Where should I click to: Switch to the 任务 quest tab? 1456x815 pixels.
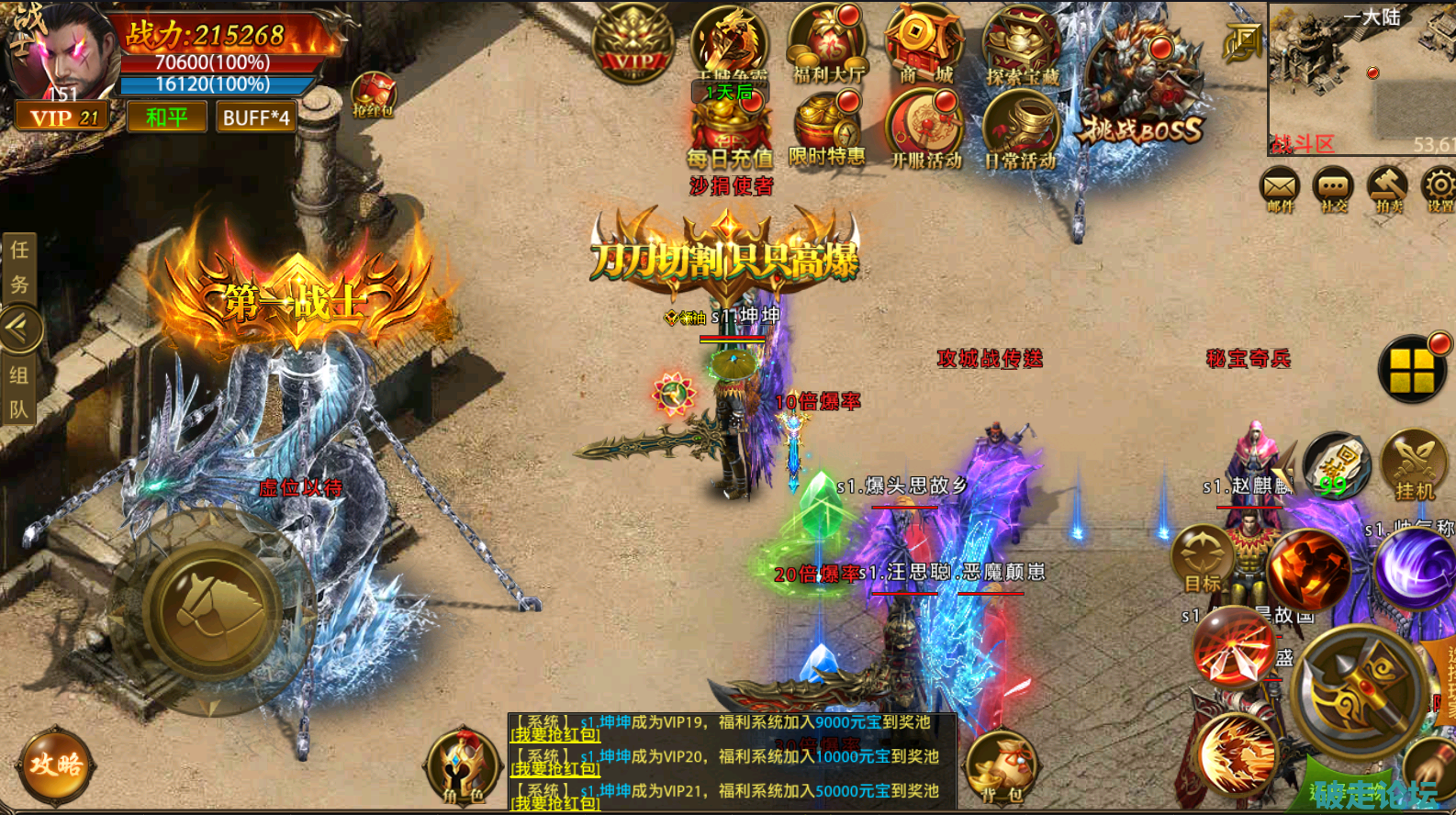(x=19, y=266)
